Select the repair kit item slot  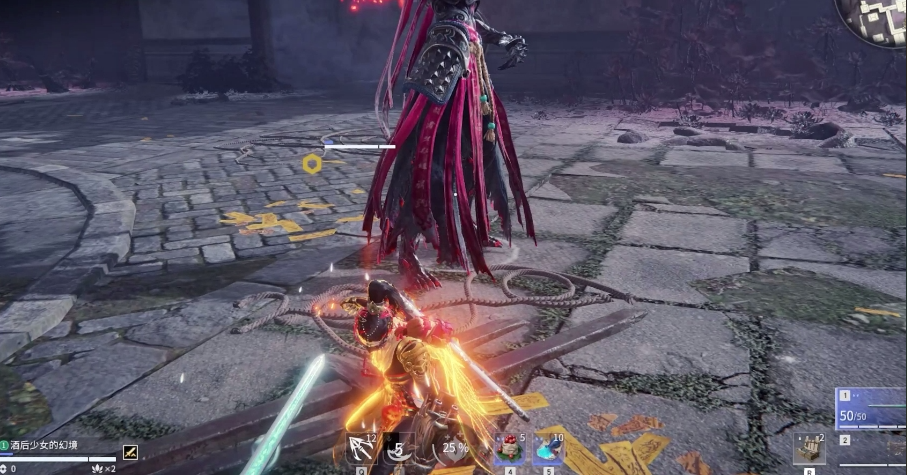809,449
